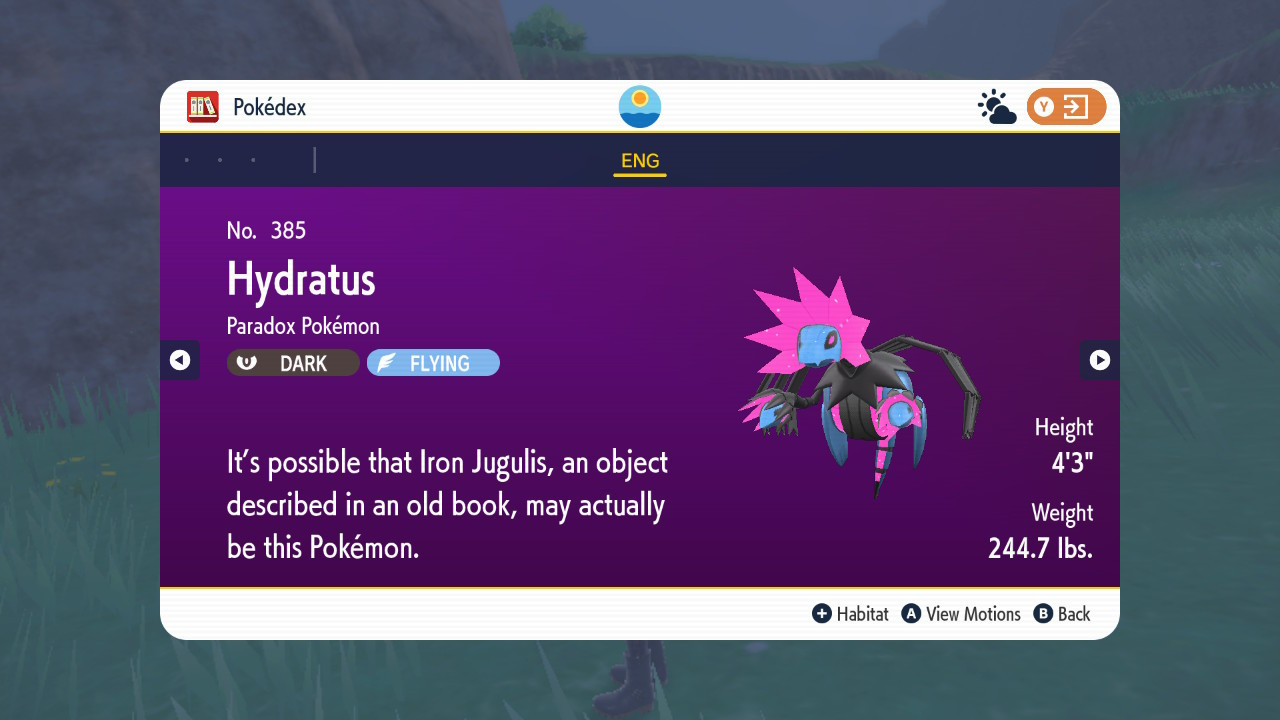Expand the next Pokédex entry arrow
The image size is (1280, 720).
pos(1100,360)
